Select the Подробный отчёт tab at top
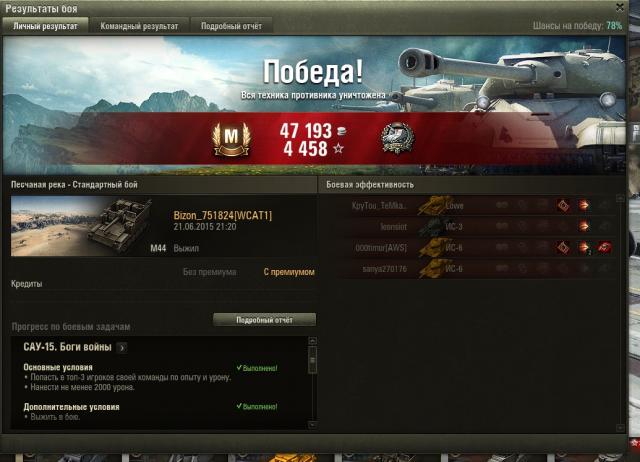 click(233, 26)
